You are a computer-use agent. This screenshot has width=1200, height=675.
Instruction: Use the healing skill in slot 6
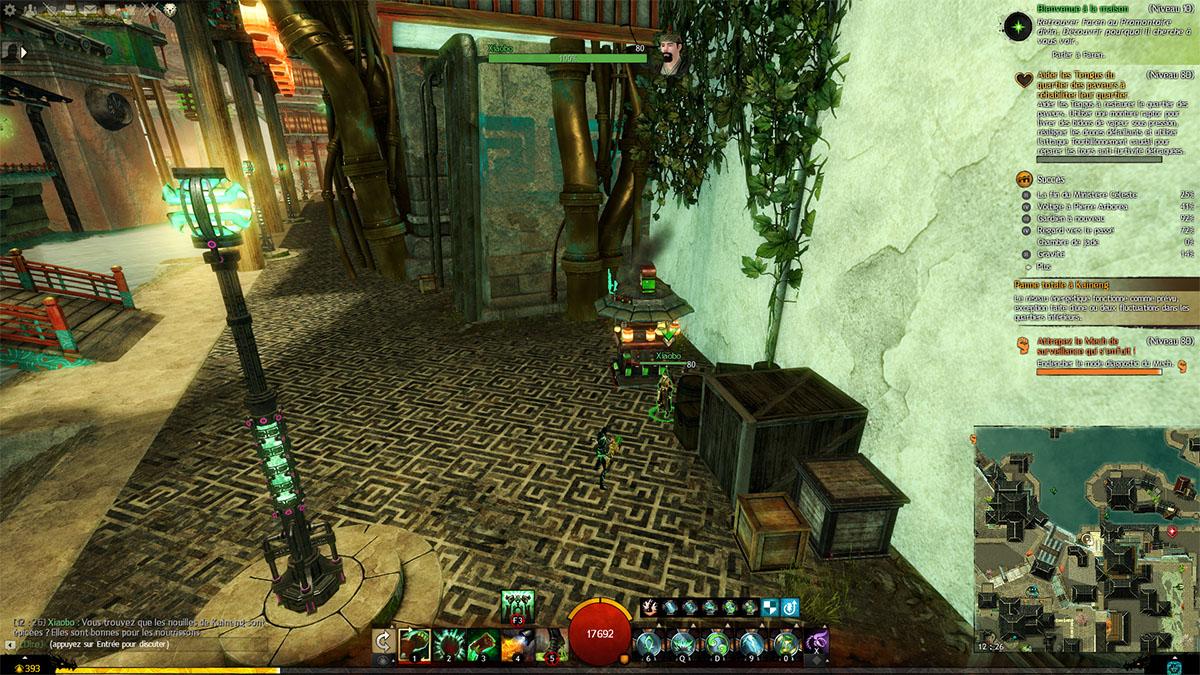(649, 641)
